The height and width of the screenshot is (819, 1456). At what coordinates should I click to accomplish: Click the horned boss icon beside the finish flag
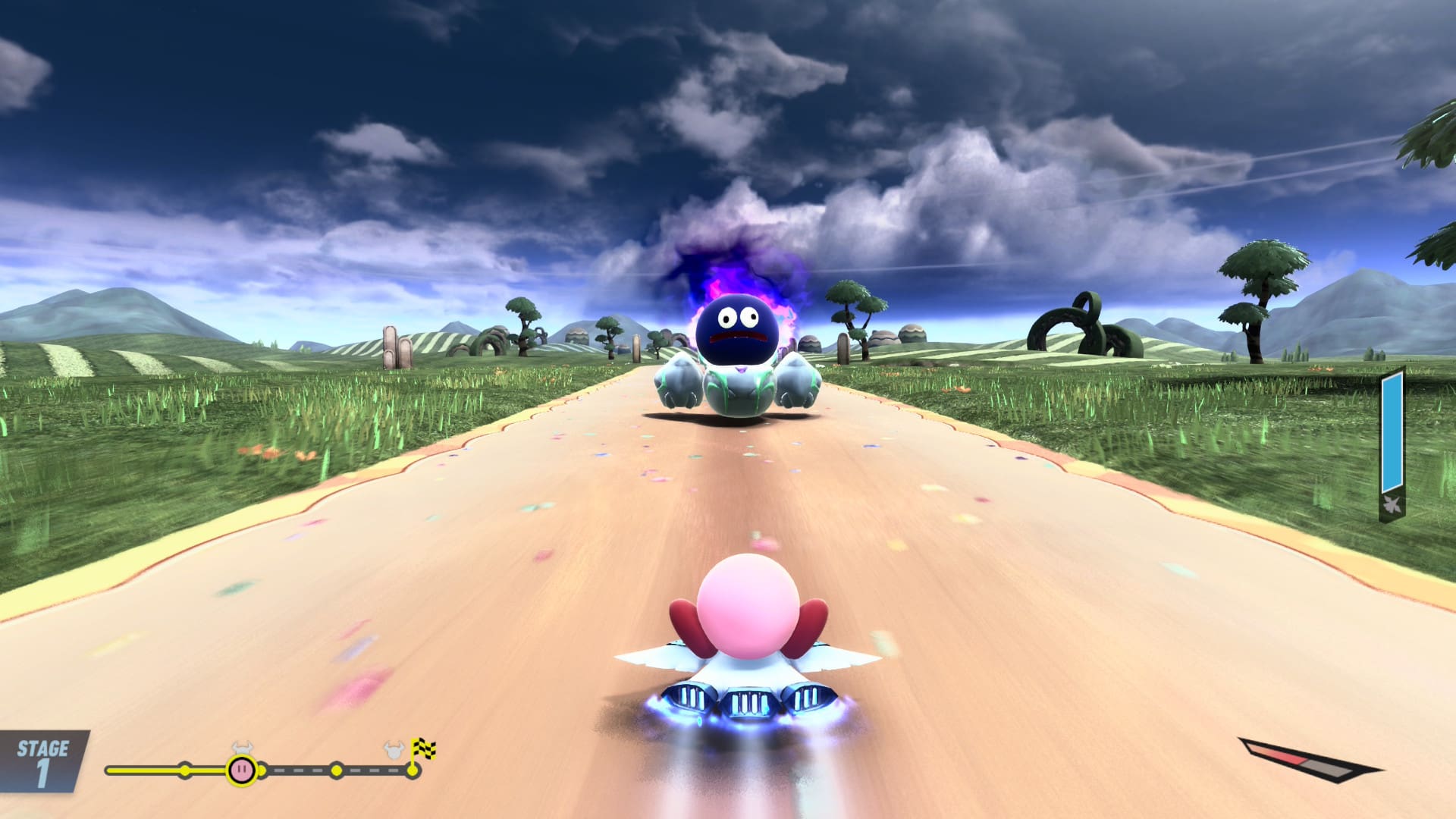[393, 752]
